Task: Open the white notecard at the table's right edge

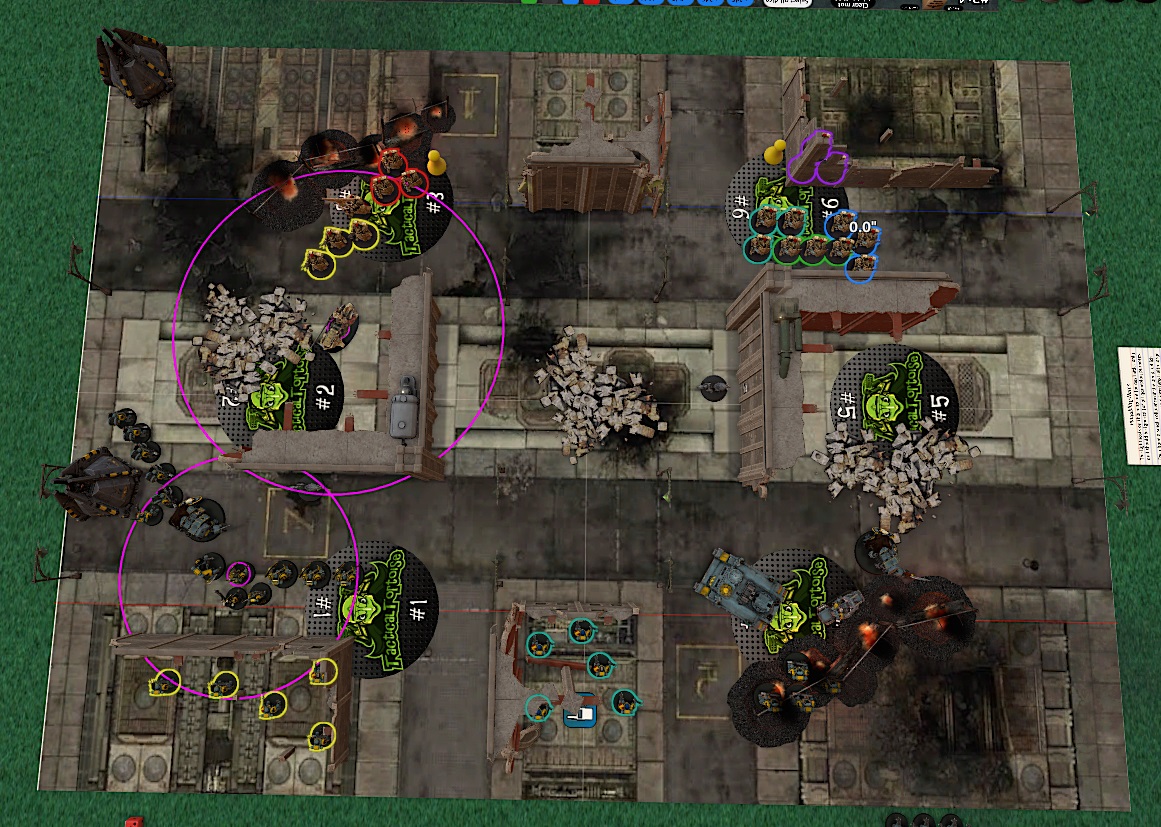Action: tap(1139, 404)
